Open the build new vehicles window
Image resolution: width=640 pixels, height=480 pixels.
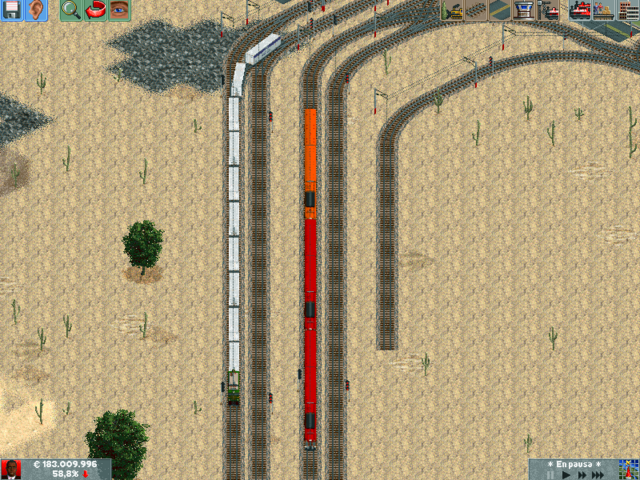point(549,11)
